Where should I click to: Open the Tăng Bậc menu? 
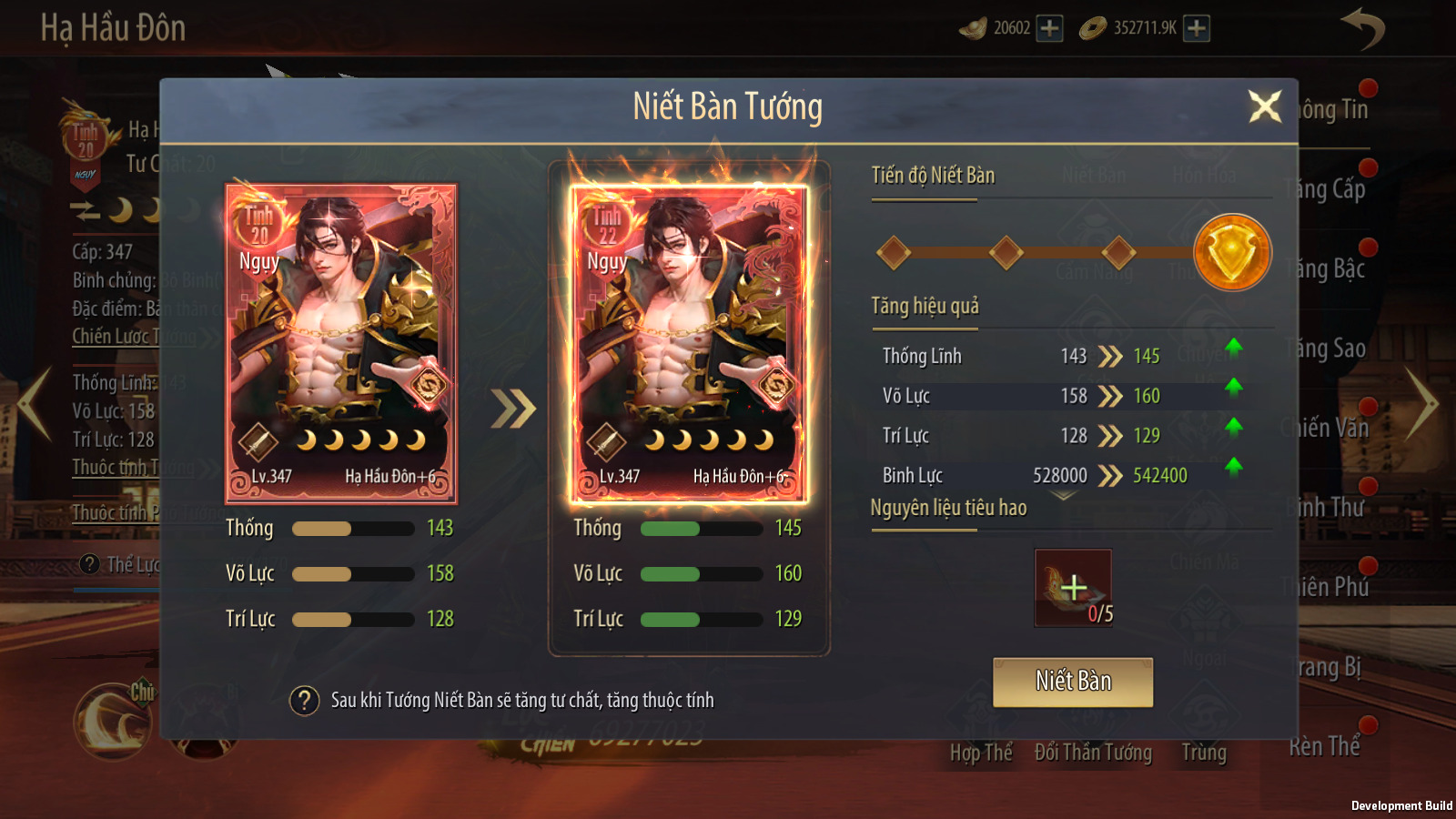[1327, 268]
